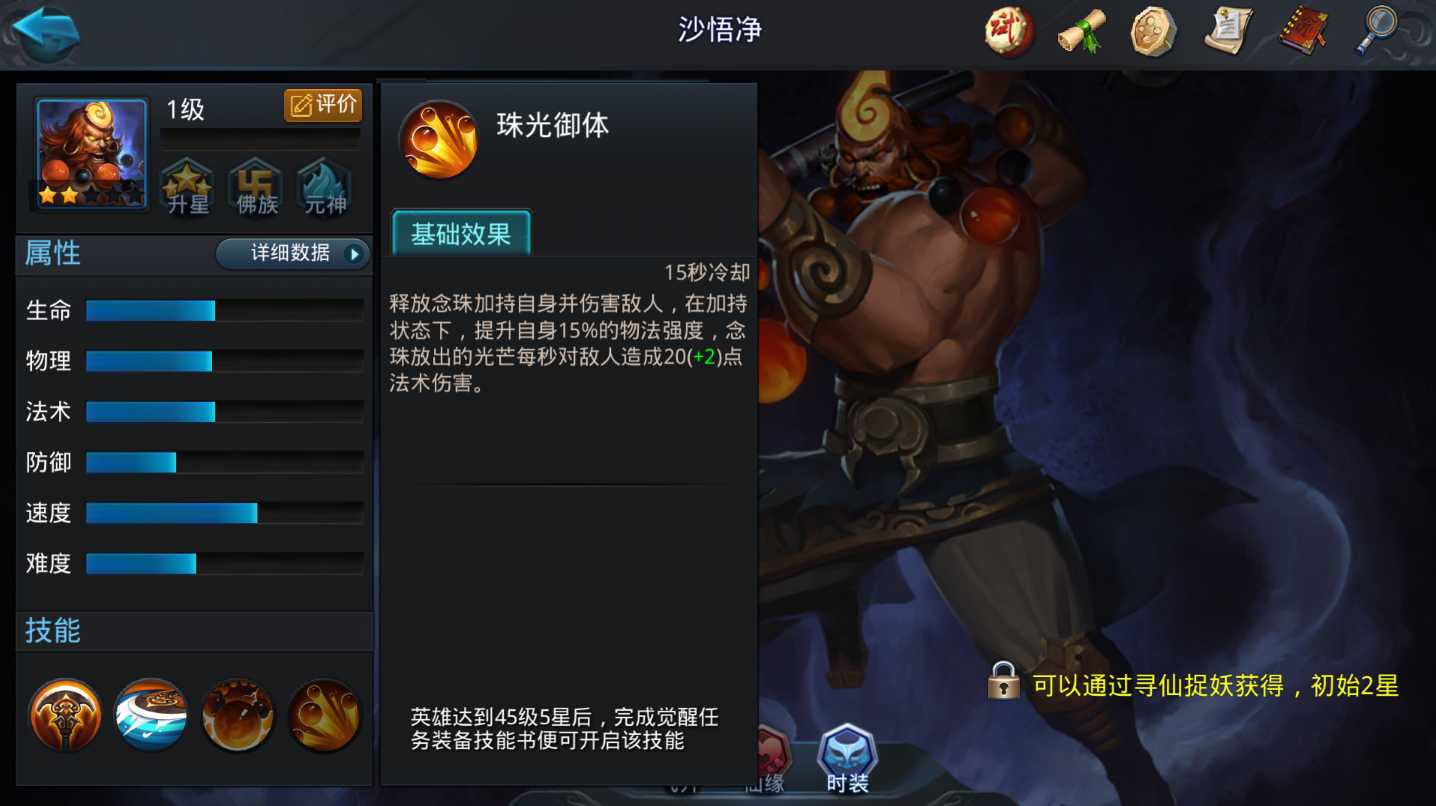Click the 评价 button
This screenshot has height=806, width=1436.
pos(323,105)
